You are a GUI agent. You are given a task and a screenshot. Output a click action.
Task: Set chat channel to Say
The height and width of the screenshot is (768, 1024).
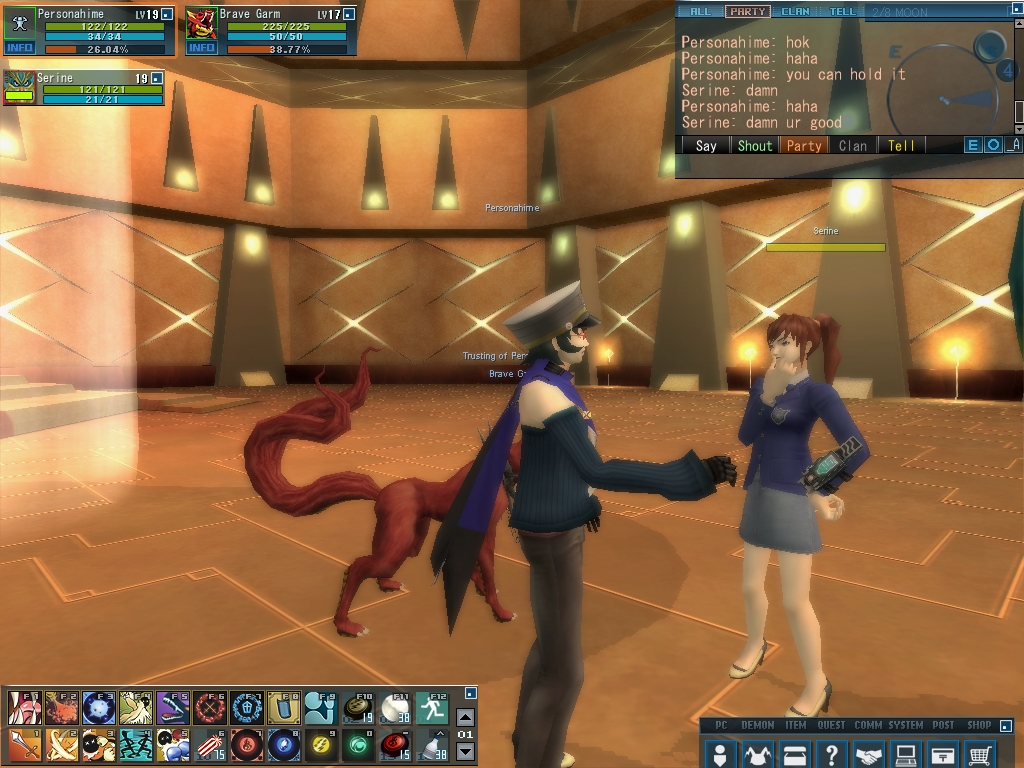click(x=706, y=145)
